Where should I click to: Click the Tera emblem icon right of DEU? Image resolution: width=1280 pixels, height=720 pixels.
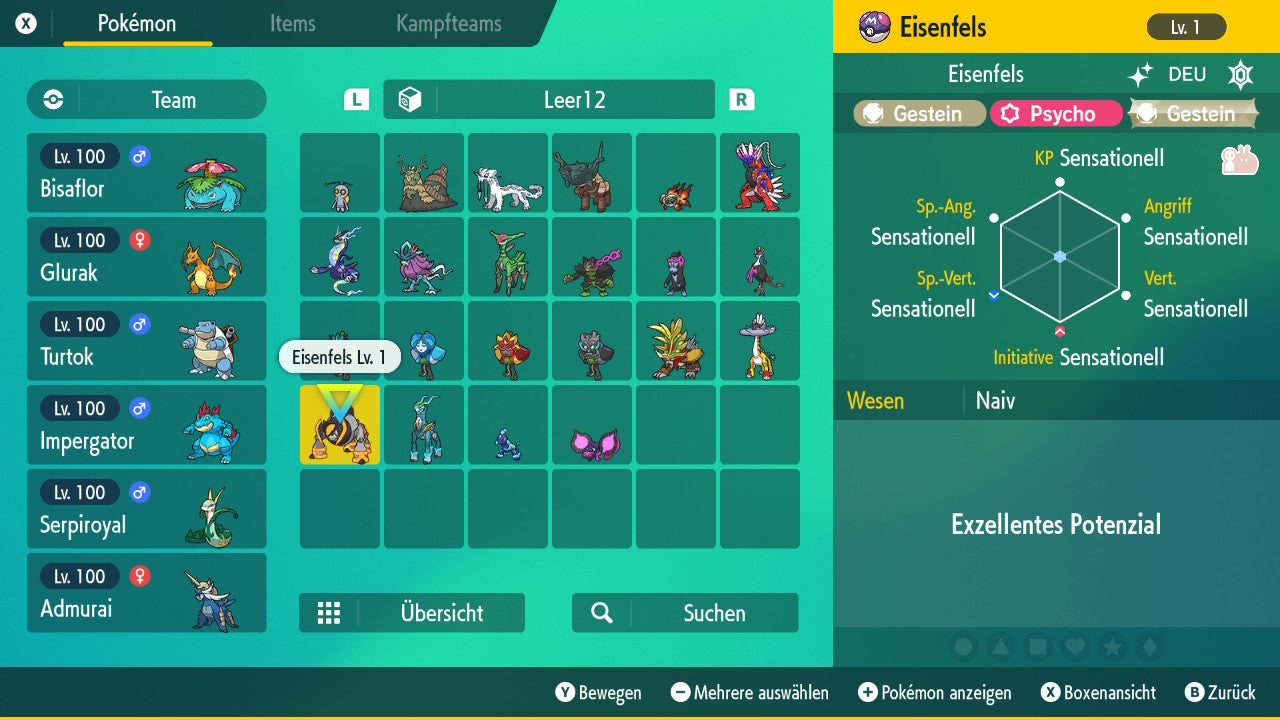pos(1240,73)
